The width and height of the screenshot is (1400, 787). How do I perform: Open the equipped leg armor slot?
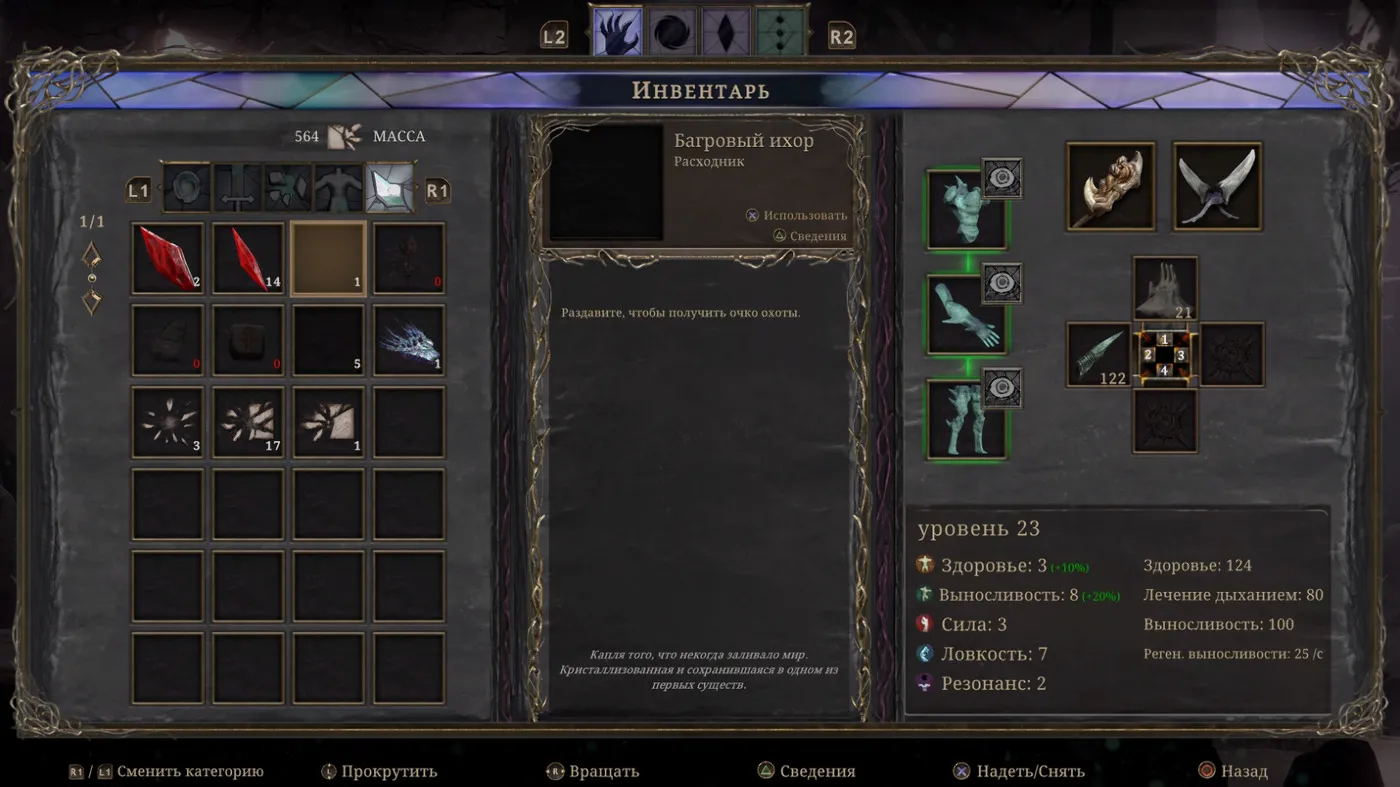point(966,419)
